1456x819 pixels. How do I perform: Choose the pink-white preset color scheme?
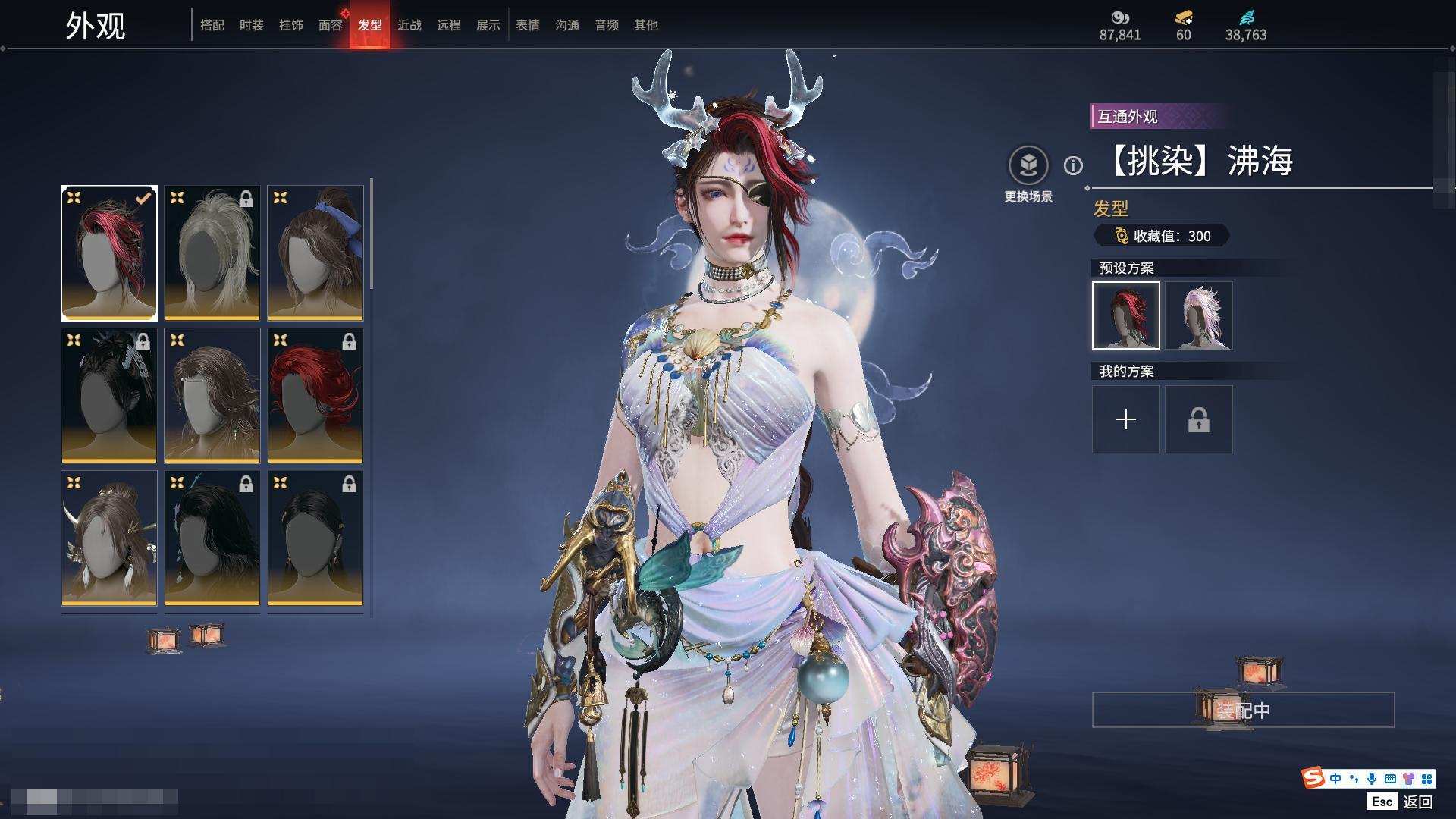pos(1199,315)
